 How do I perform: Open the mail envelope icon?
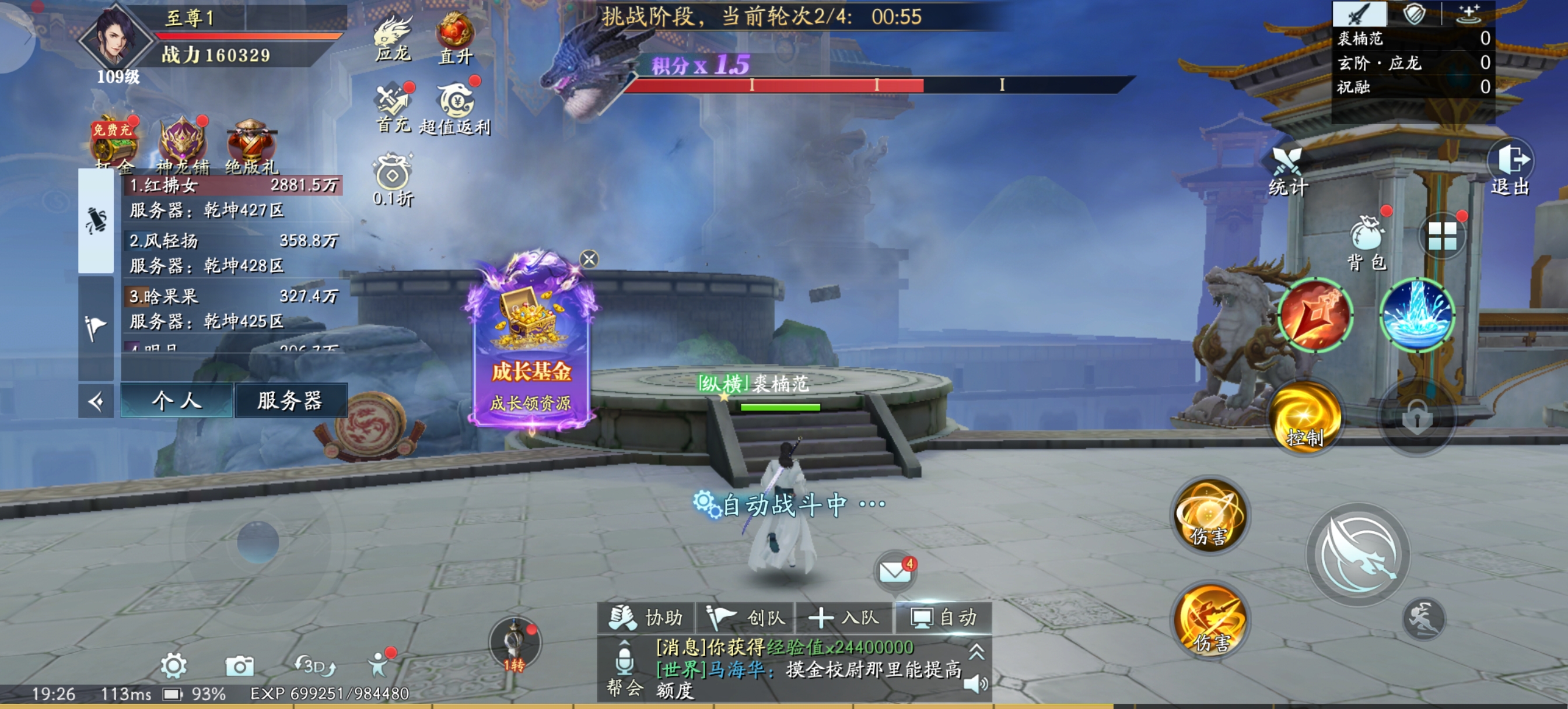pyautogui.click(x=894, y=571)
